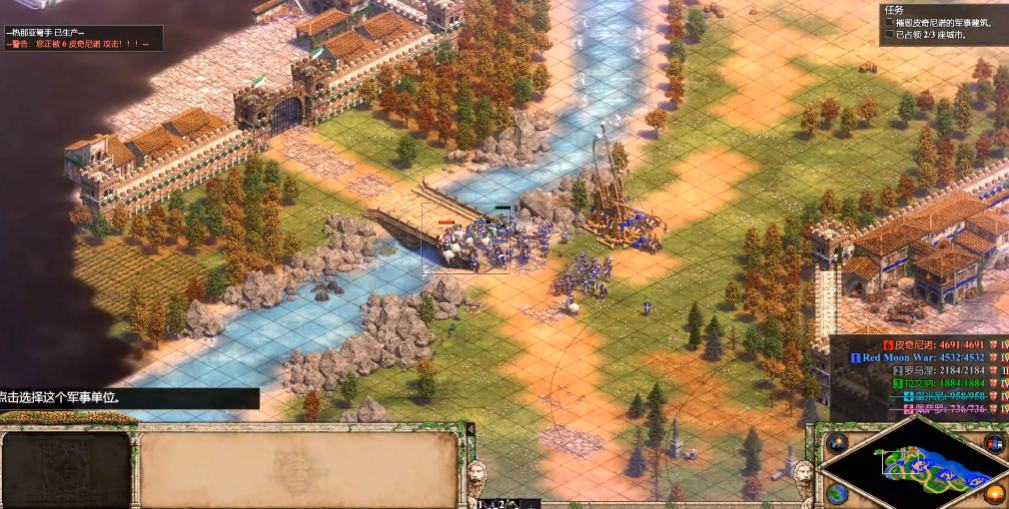Select the '已占领 2/3 座城市' objective

[930, 35]
